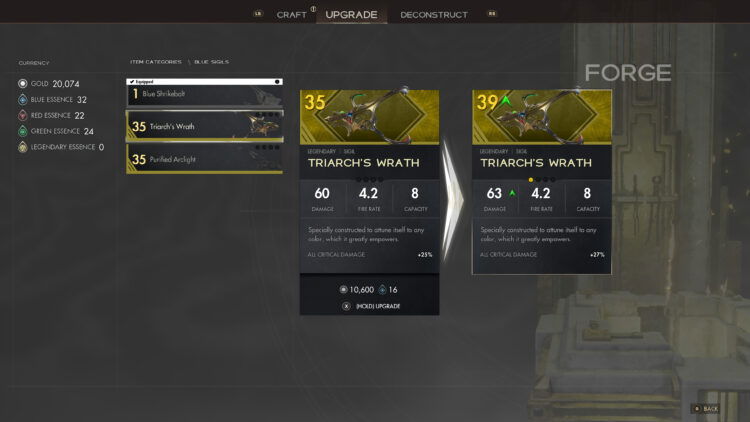
Task: Open the Deconstruct tab
Action: click(433, 15)
